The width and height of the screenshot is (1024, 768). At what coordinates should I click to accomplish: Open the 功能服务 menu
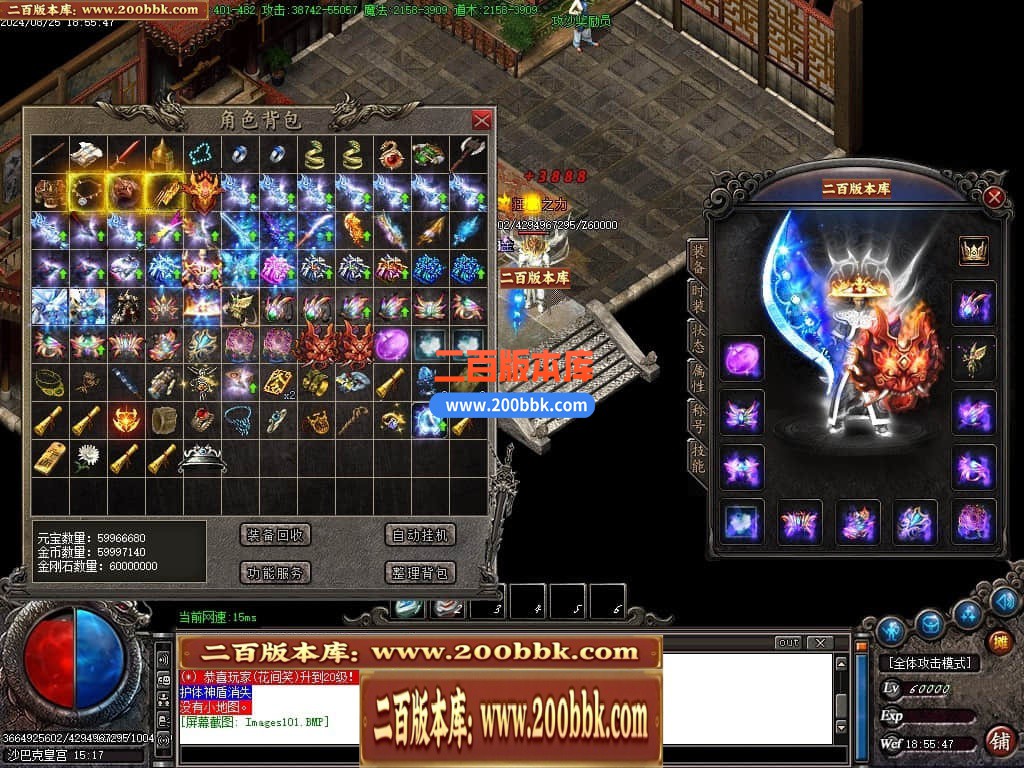276,573
